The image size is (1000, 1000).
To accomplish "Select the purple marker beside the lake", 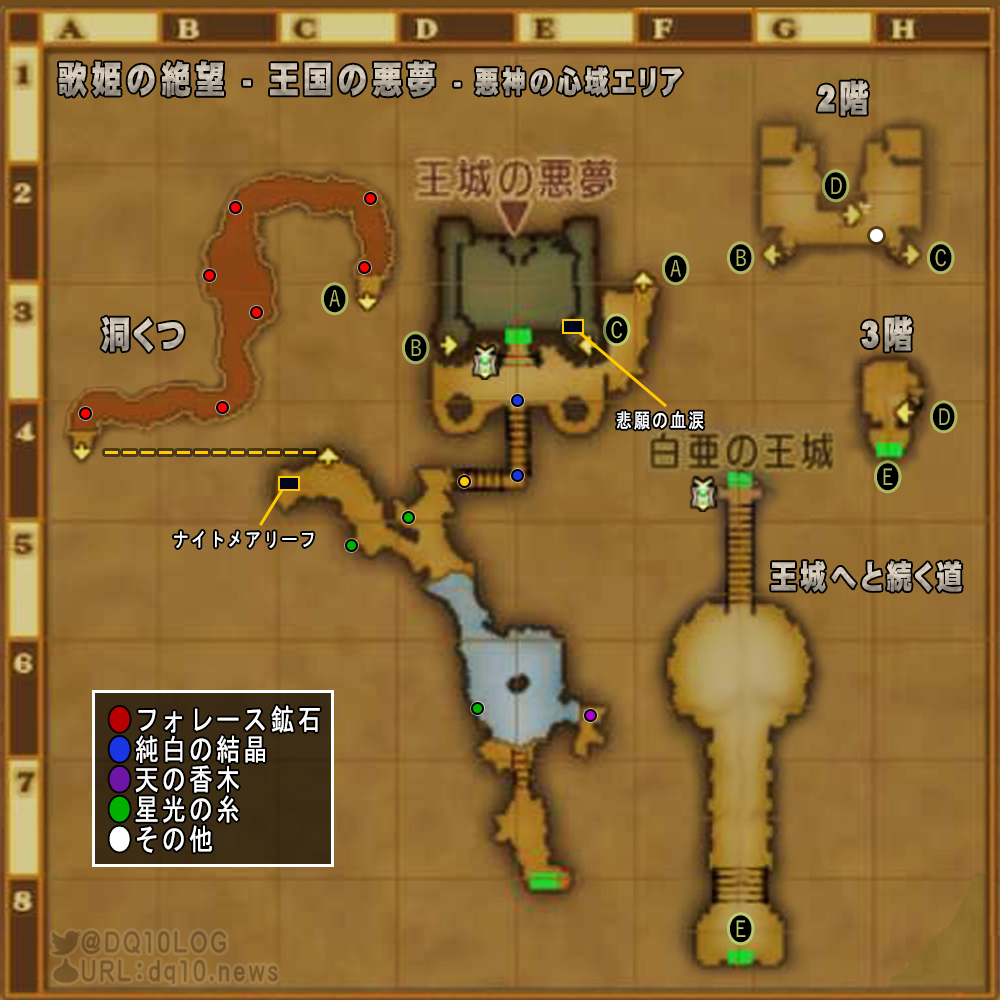I will (x=590, y=715).
